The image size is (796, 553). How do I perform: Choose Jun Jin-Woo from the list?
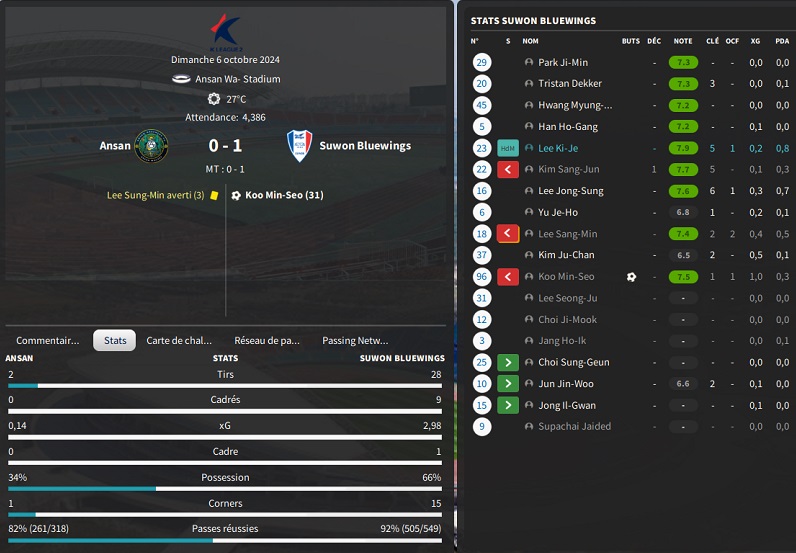coord(565,384)
